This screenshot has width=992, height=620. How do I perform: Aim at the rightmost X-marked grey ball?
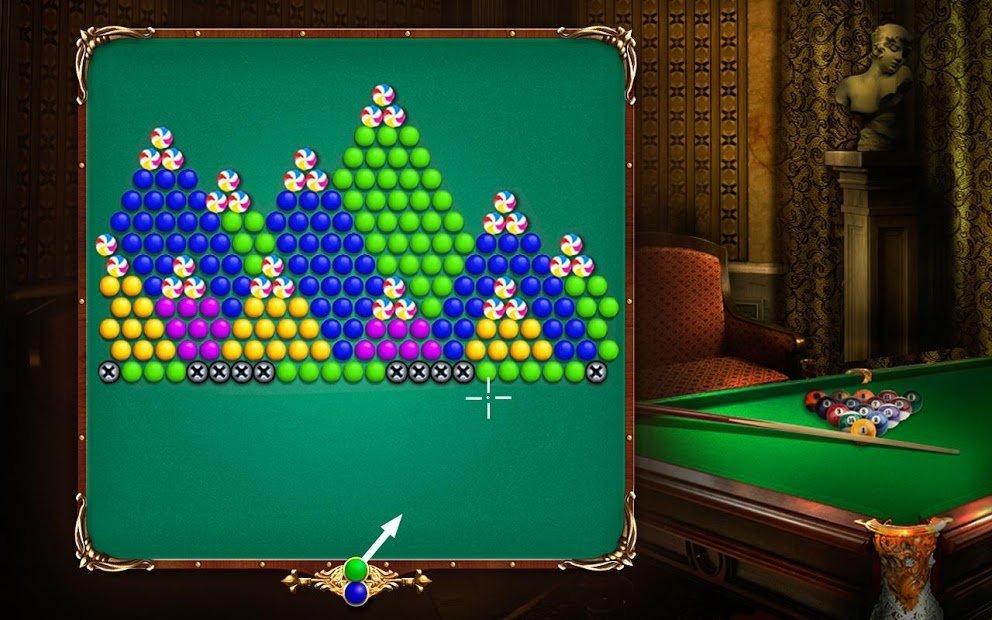[597, 372]
